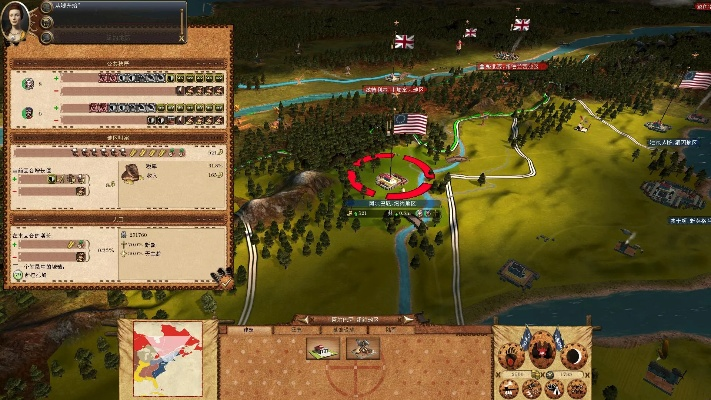
Task: Switch to the second tab in settlement panel
Action: click(x=296, y=329)
